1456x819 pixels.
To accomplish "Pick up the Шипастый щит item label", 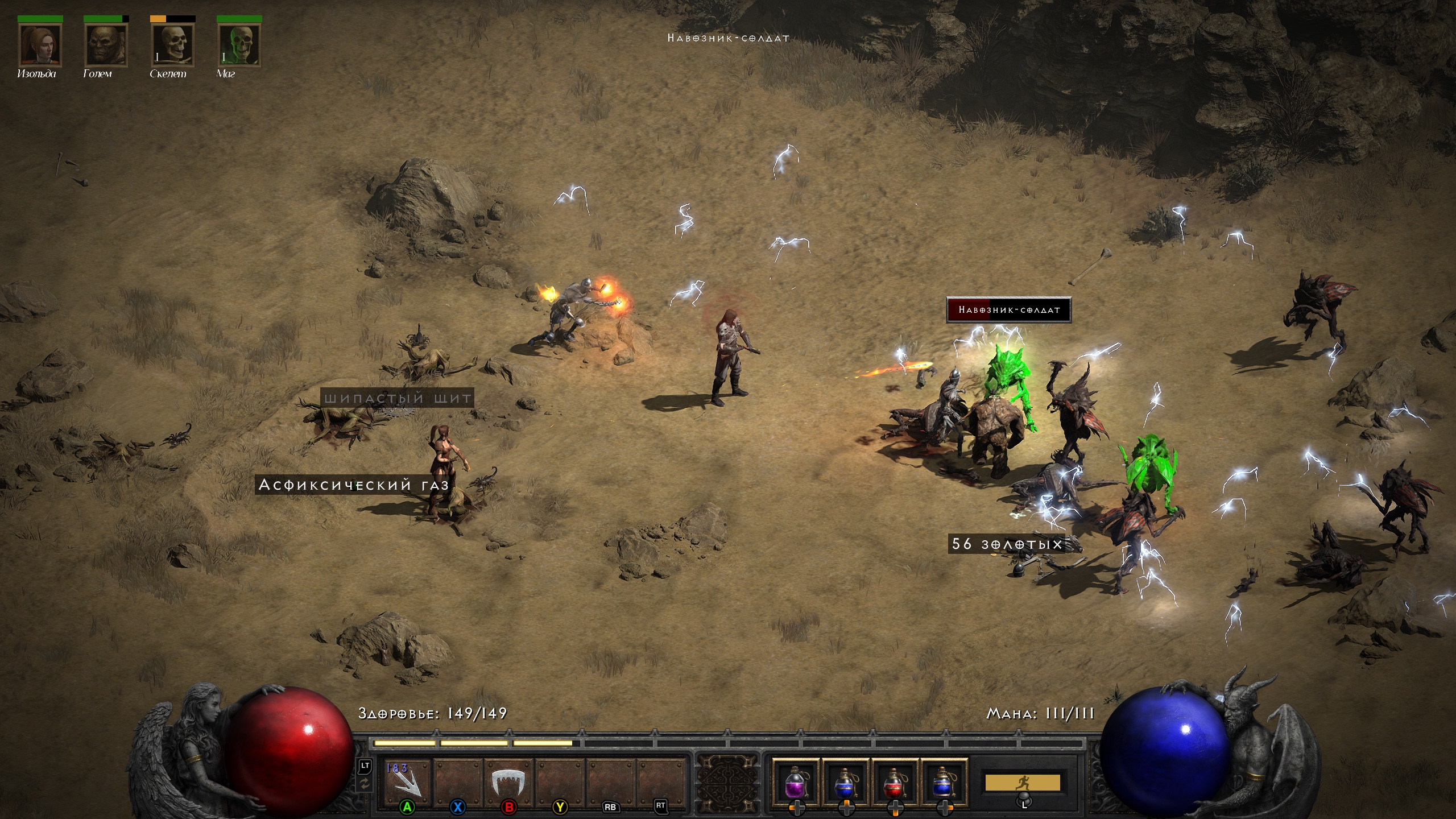I will [x=398, y=398].
